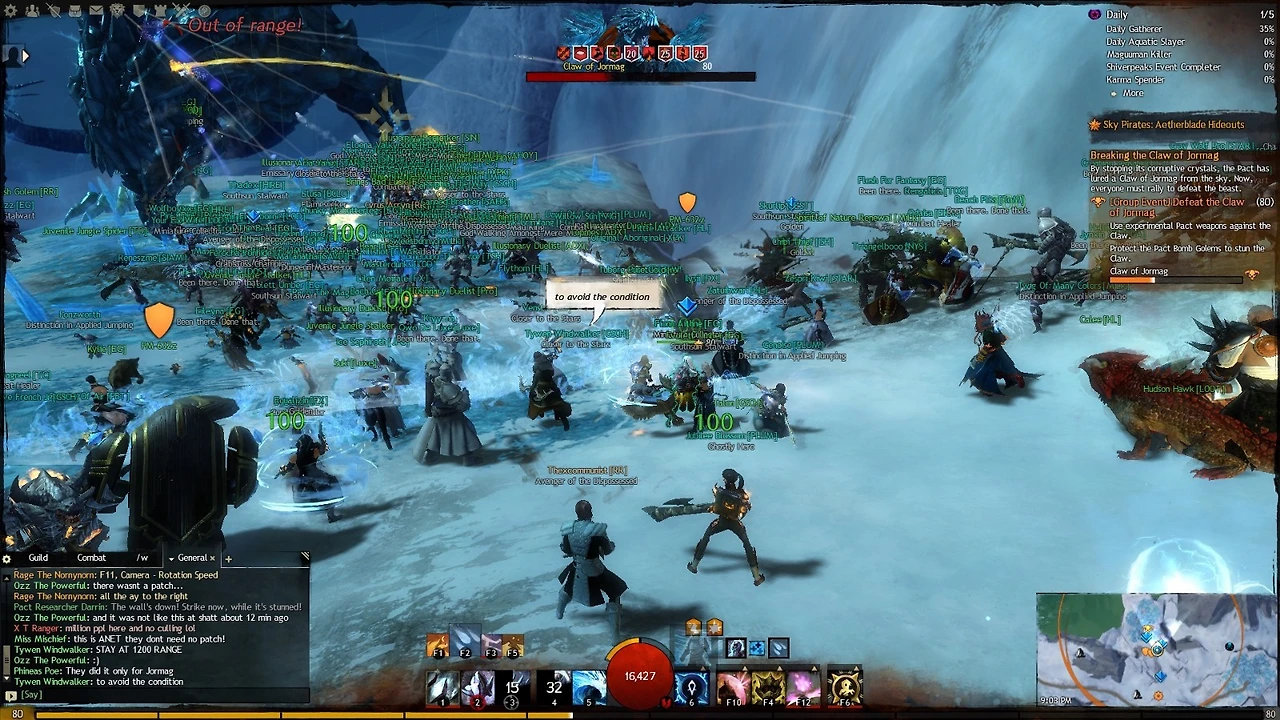The image size is (1280, 720).
Task: Activate the F1 profession skill
Action: tap(437, 647)
